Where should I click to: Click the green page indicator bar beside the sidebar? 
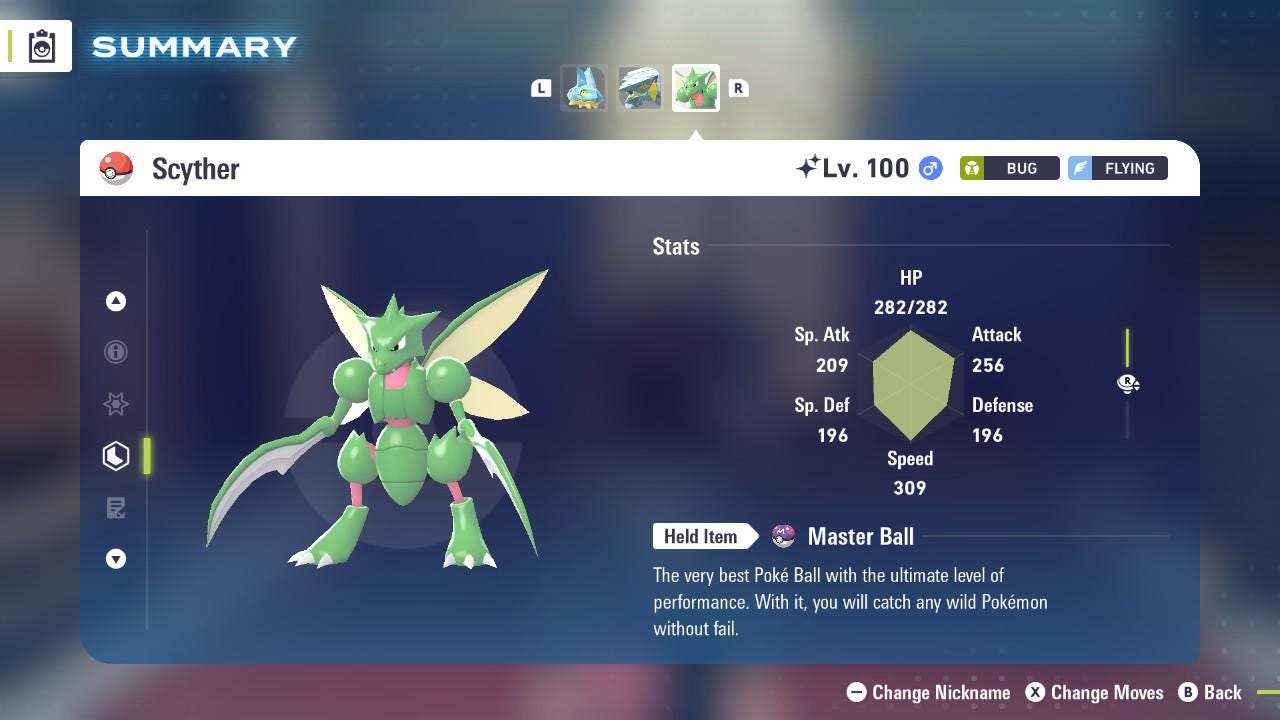[x=147, y=456]
